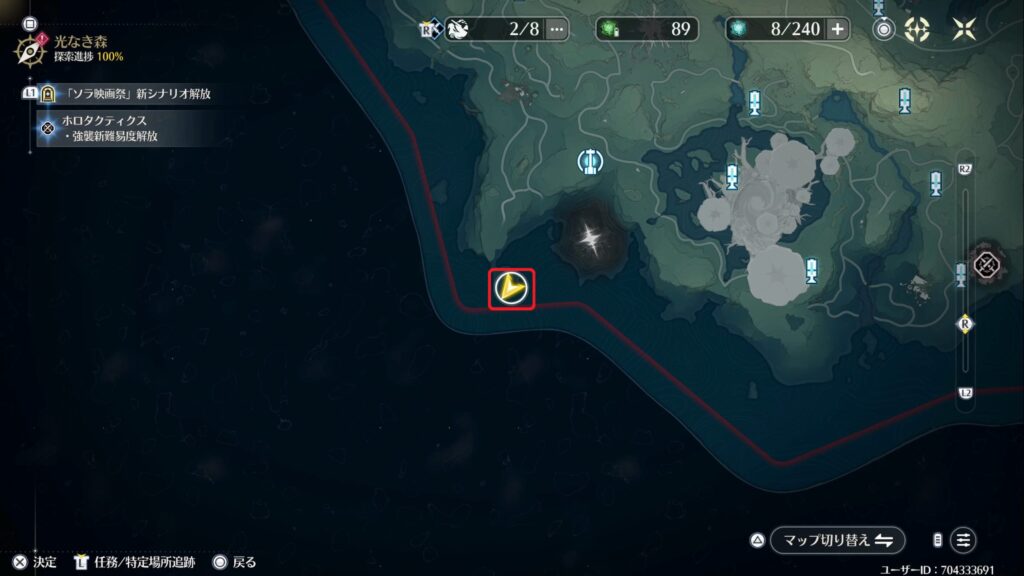The height and width of the screenshot is (576, 1024).
Task: Click the "..." button beside 2/8
Action: [557, 29]
